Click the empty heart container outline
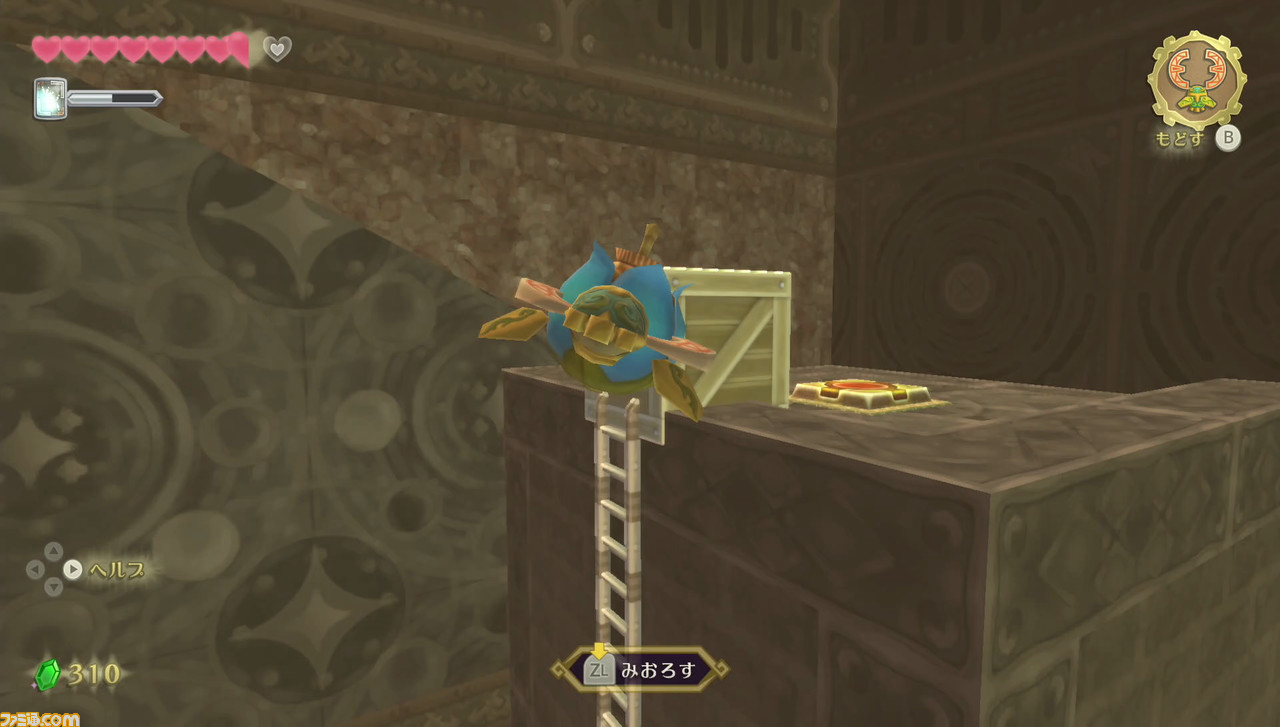 (277, 46)
